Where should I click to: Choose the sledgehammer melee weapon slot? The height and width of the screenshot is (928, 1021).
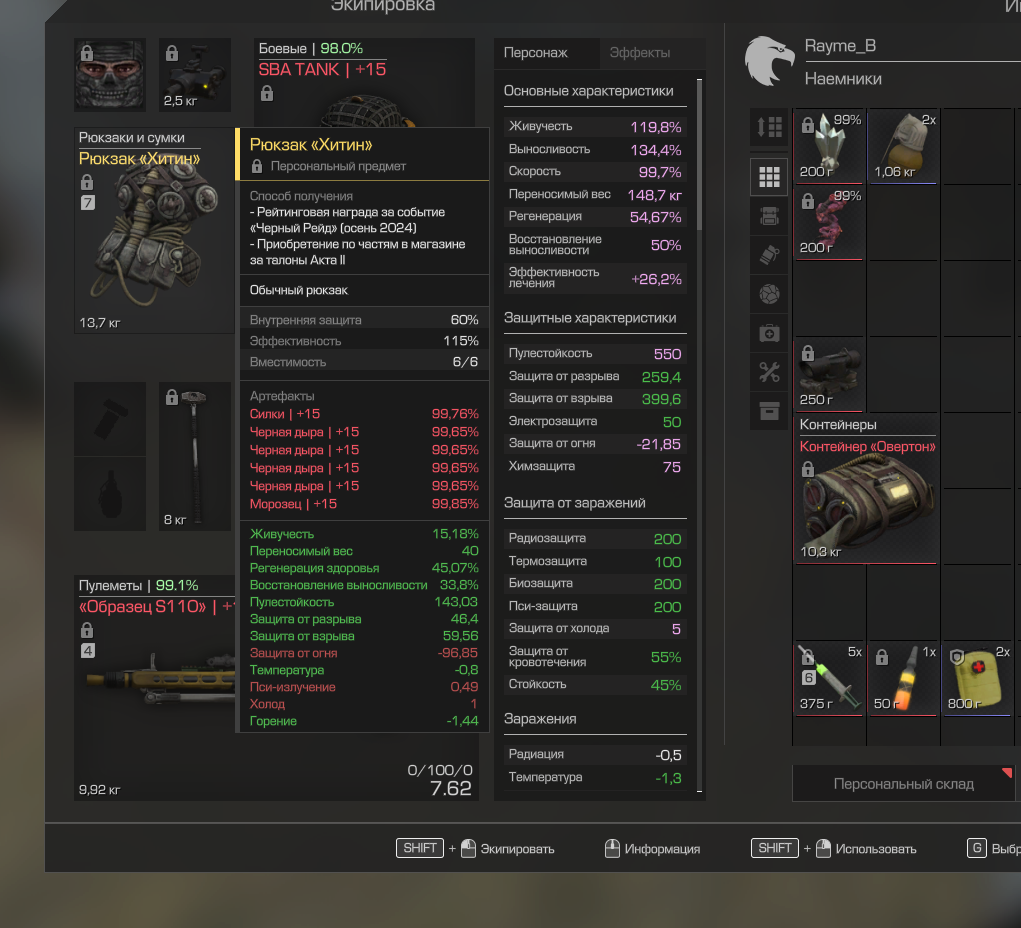tap(194, 455)
